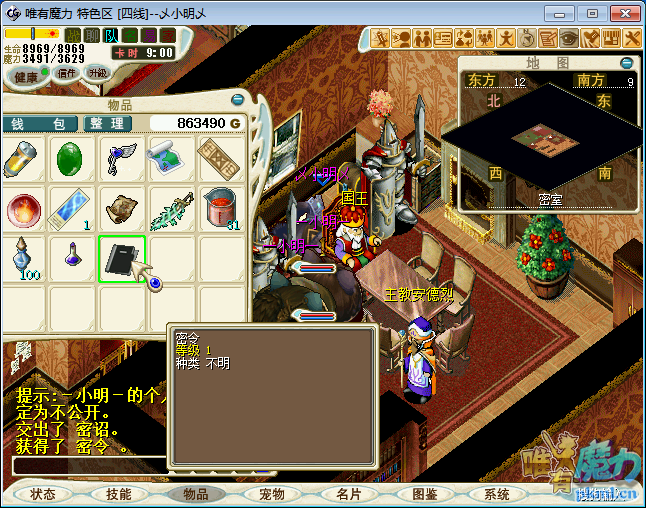The width and height of the screenshot is (646, 508).
Task: Open the 技能 skills menu
Action: 119,494
